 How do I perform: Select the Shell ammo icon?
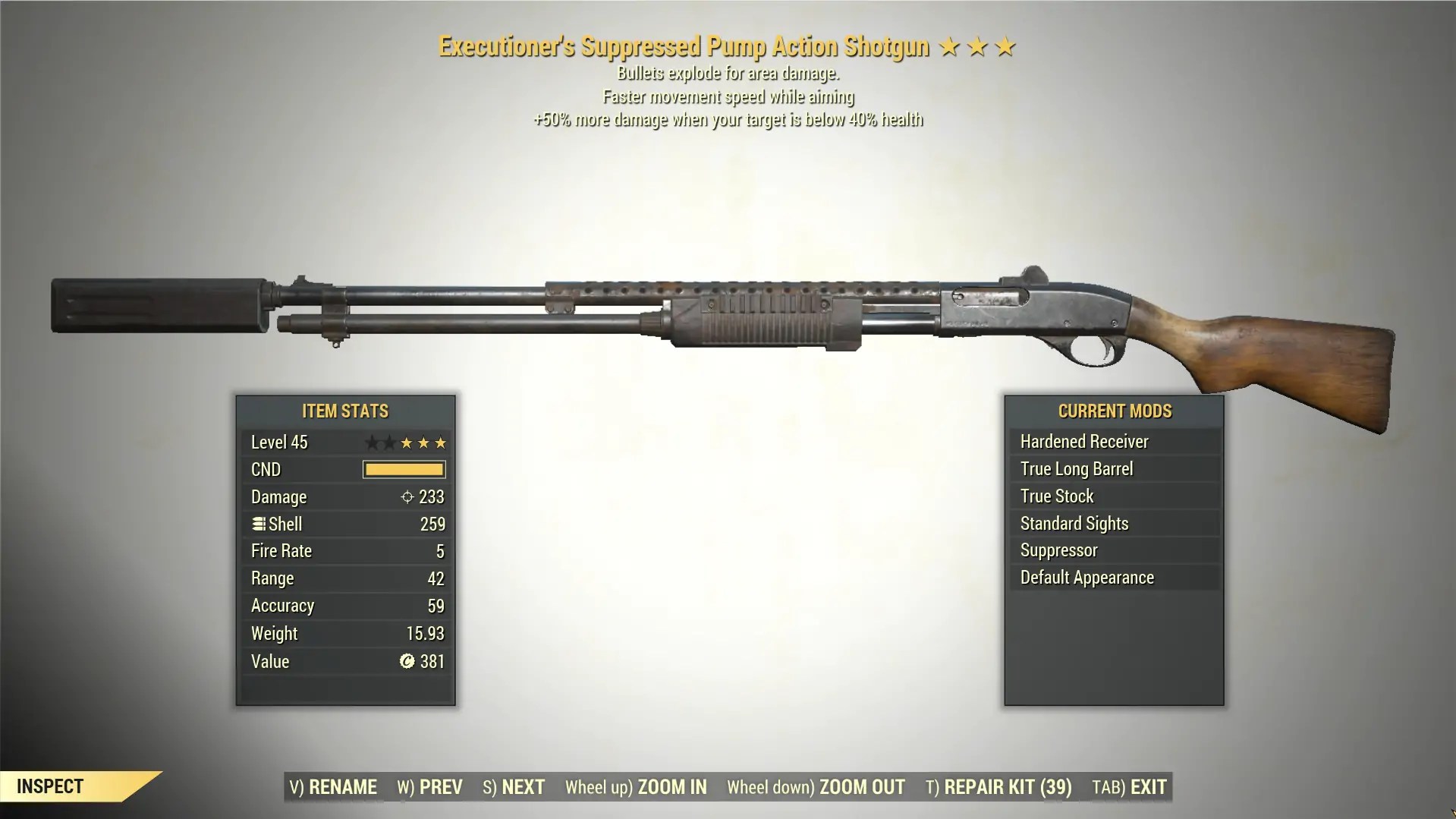(259, 524)
